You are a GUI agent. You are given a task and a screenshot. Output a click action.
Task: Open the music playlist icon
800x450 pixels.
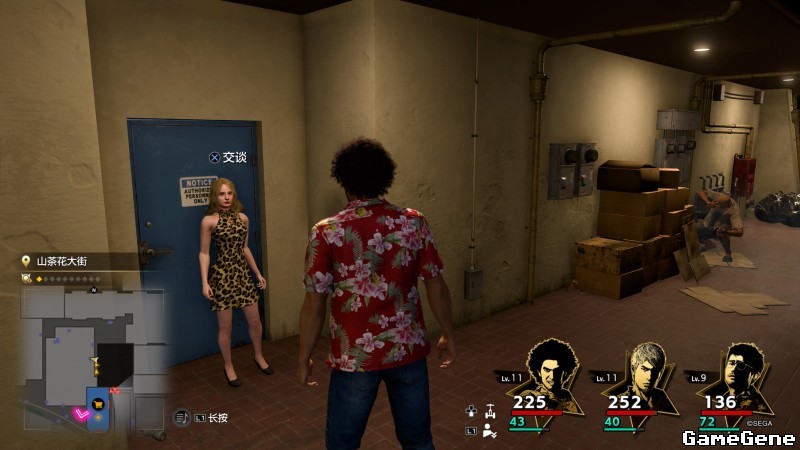(183, 417)
